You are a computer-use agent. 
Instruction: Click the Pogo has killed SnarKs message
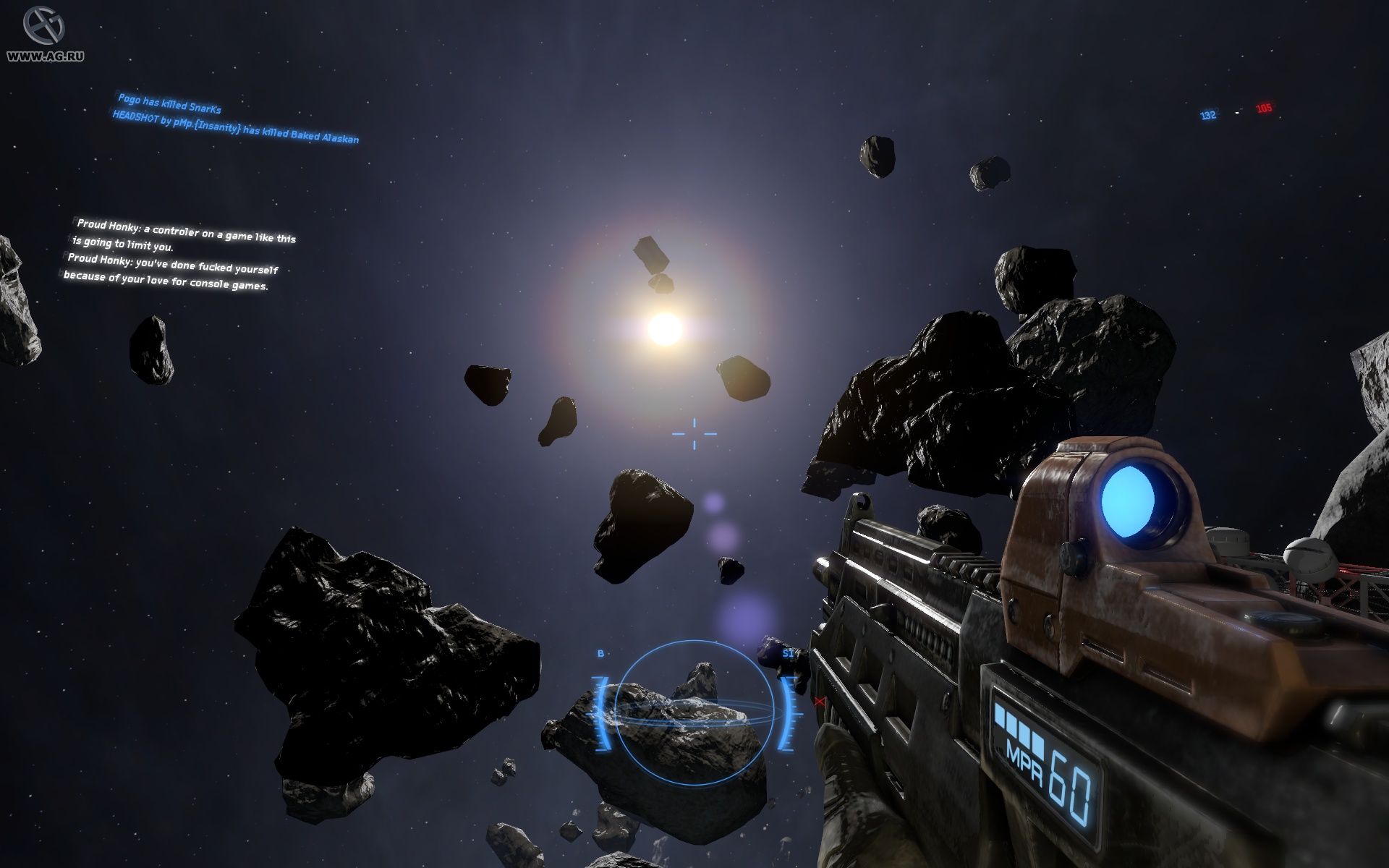[x=169, y=103]
